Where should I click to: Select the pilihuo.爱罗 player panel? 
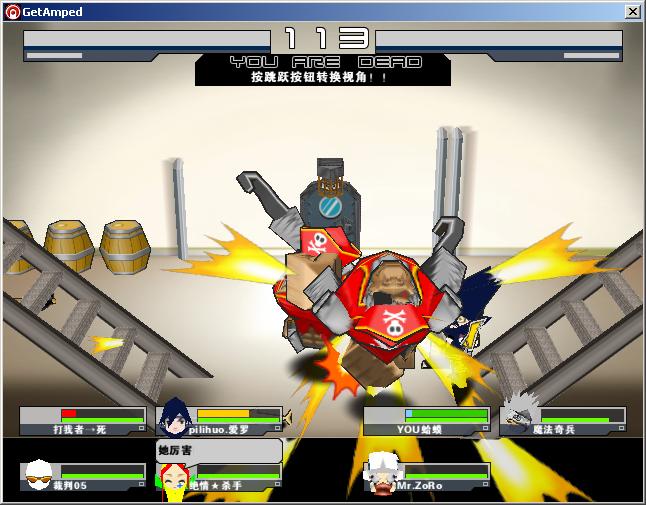[220, 421]
